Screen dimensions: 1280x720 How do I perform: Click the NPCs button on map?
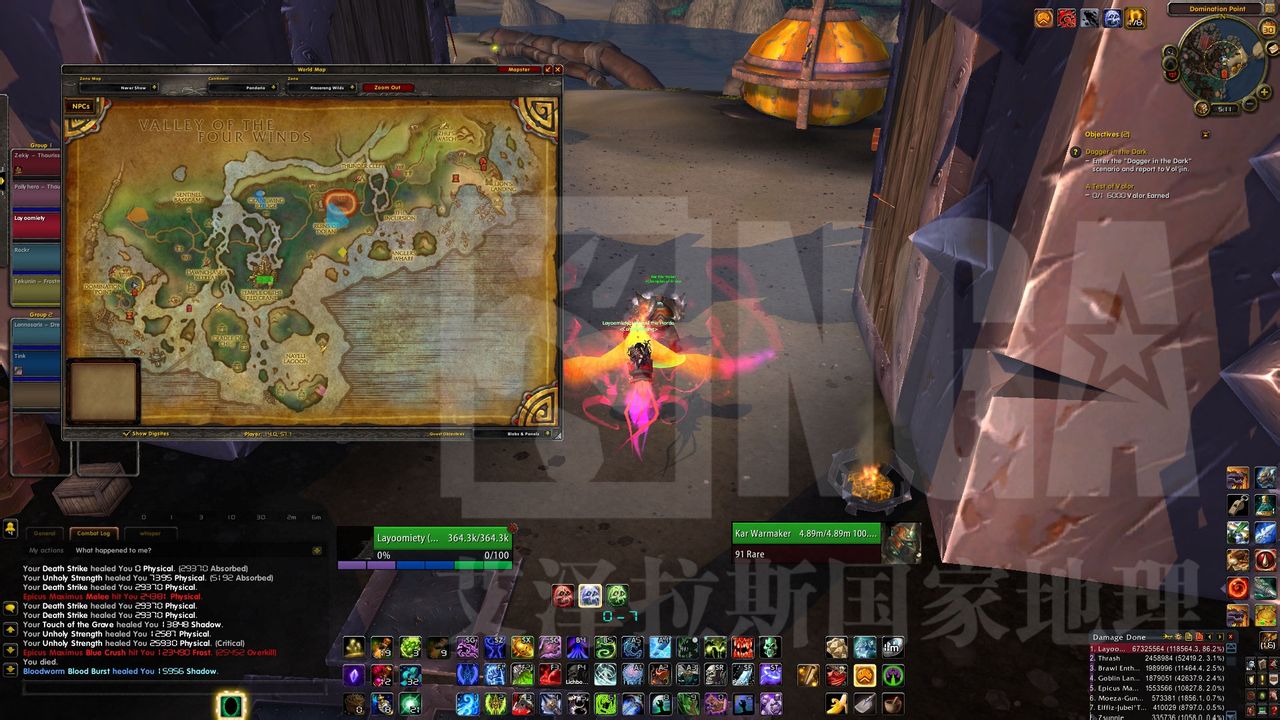point(82,106)
